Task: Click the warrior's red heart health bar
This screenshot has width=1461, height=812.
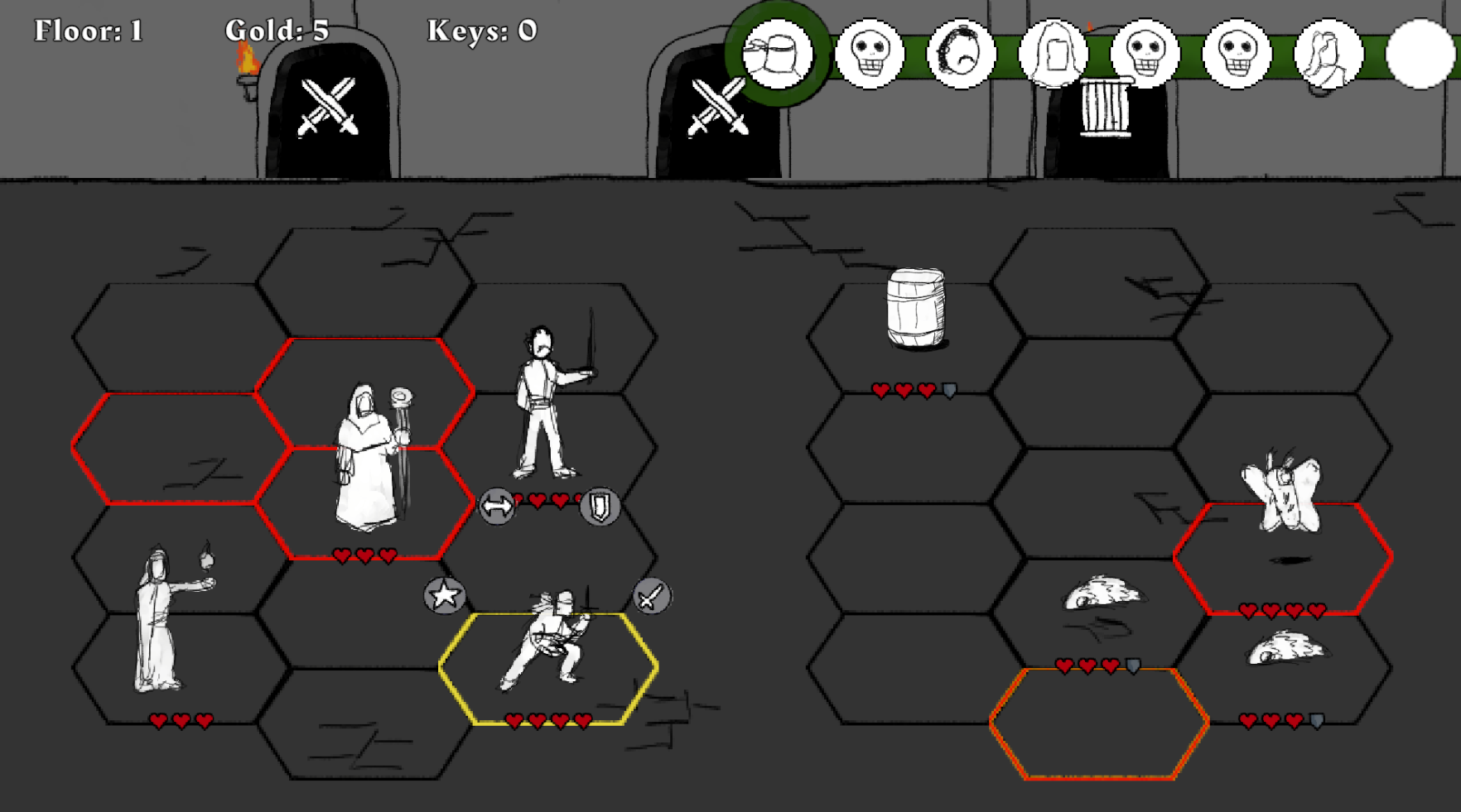Action: [548, 720]
